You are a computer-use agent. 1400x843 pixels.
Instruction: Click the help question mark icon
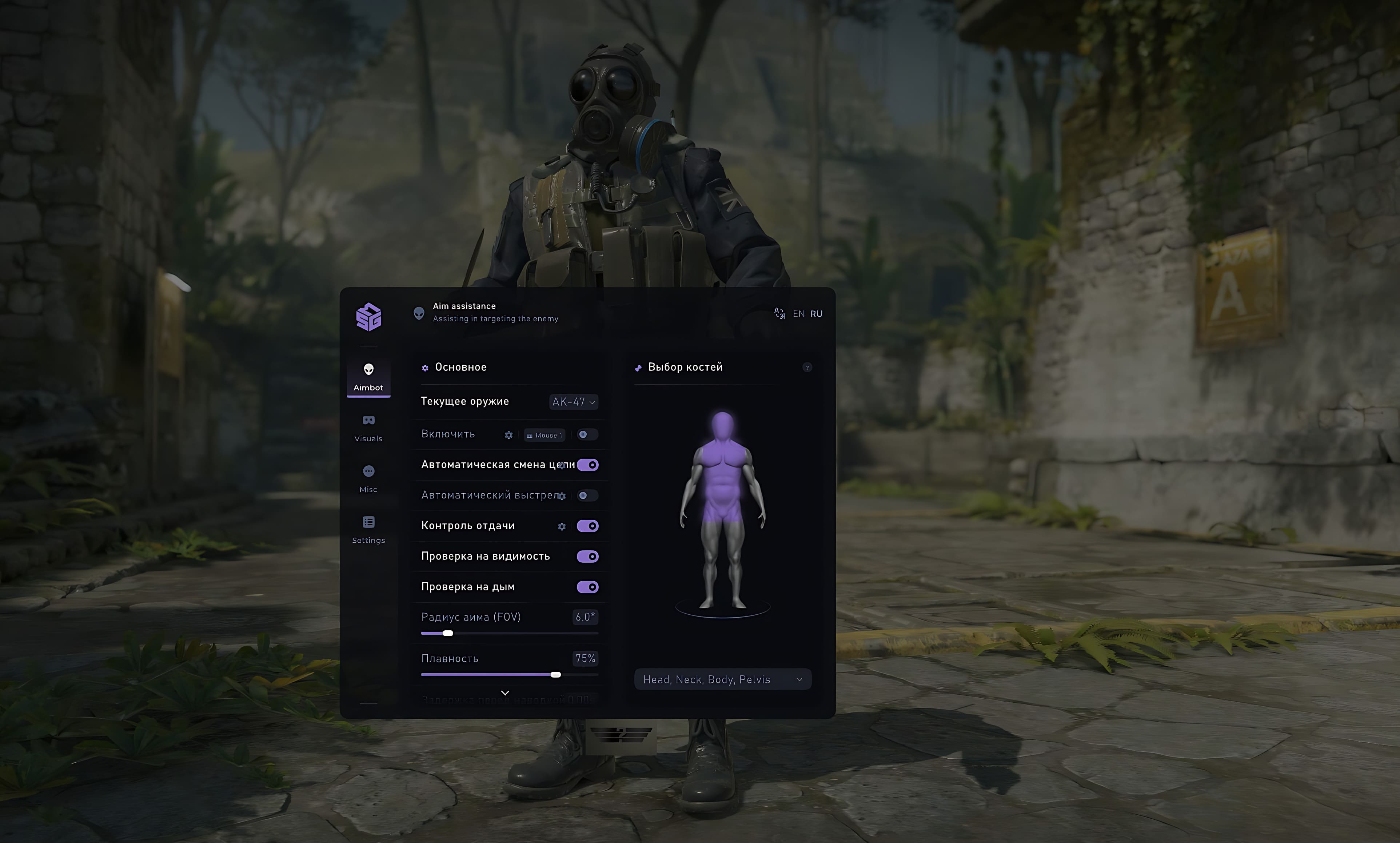point(807,368)
